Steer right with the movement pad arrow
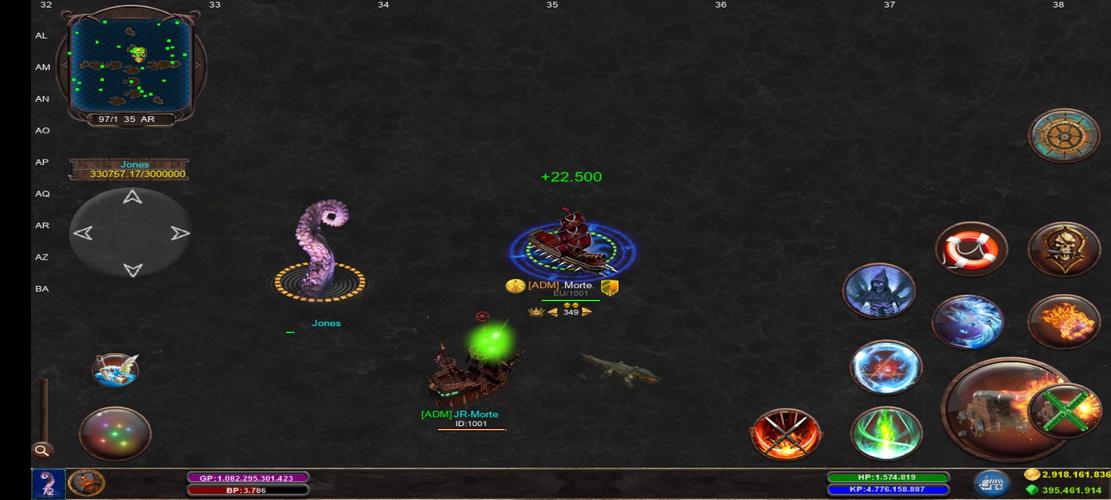Image resolution: width=1111 pixels, height=500 pixels. [x=180, y=233]
